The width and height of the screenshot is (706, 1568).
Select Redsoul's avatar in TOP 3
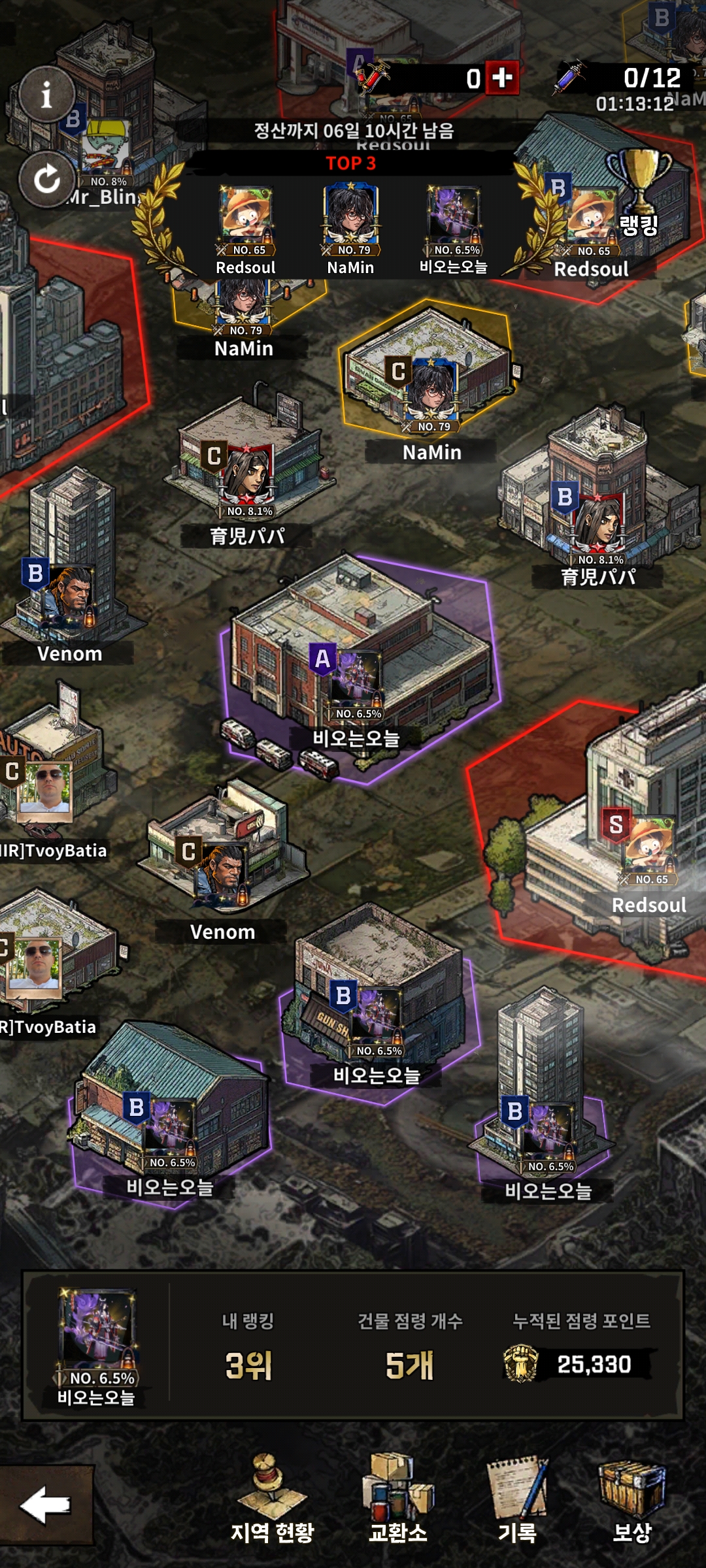pos(246,214)
